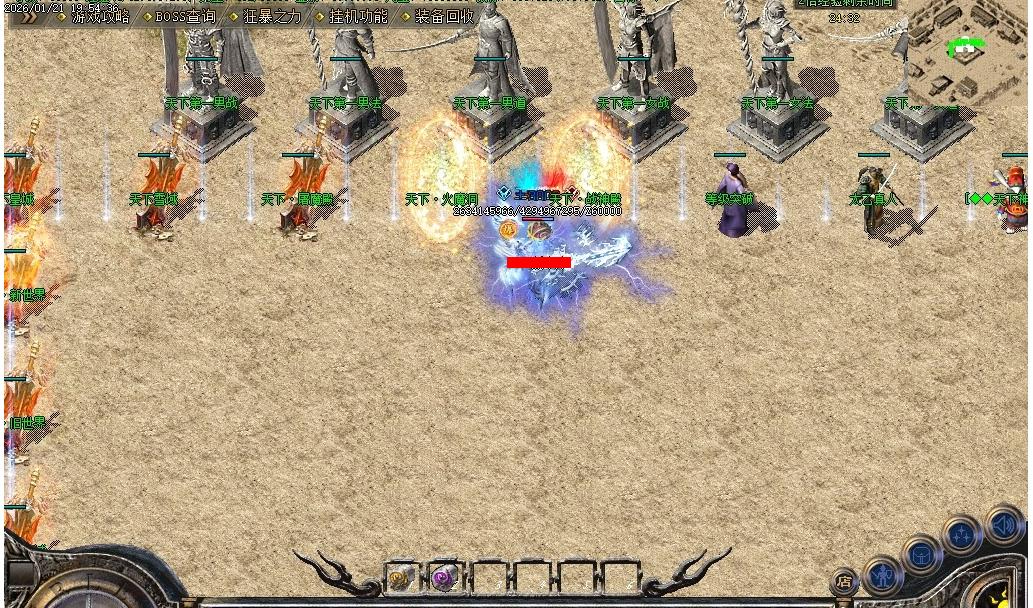
Task: Open the 游戏攻略 game guide menu
Action: coord(100,17)
